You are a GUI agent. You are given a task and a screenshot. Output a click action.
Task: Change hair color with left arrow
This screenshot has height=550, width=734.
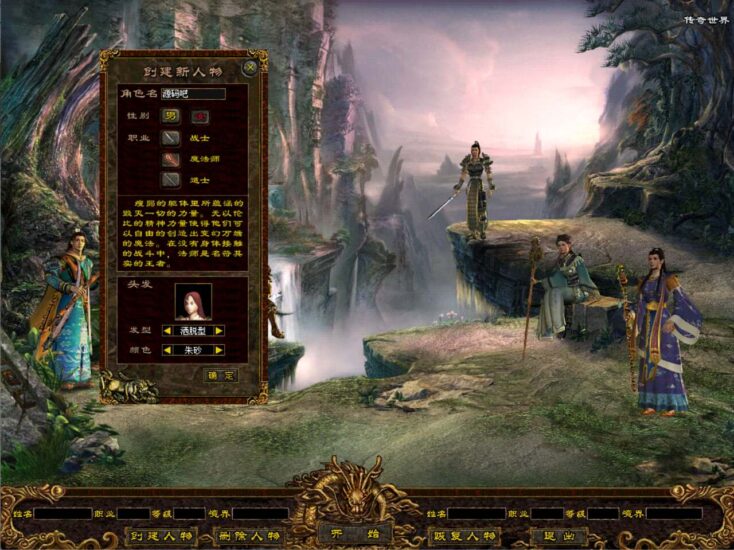167,351
